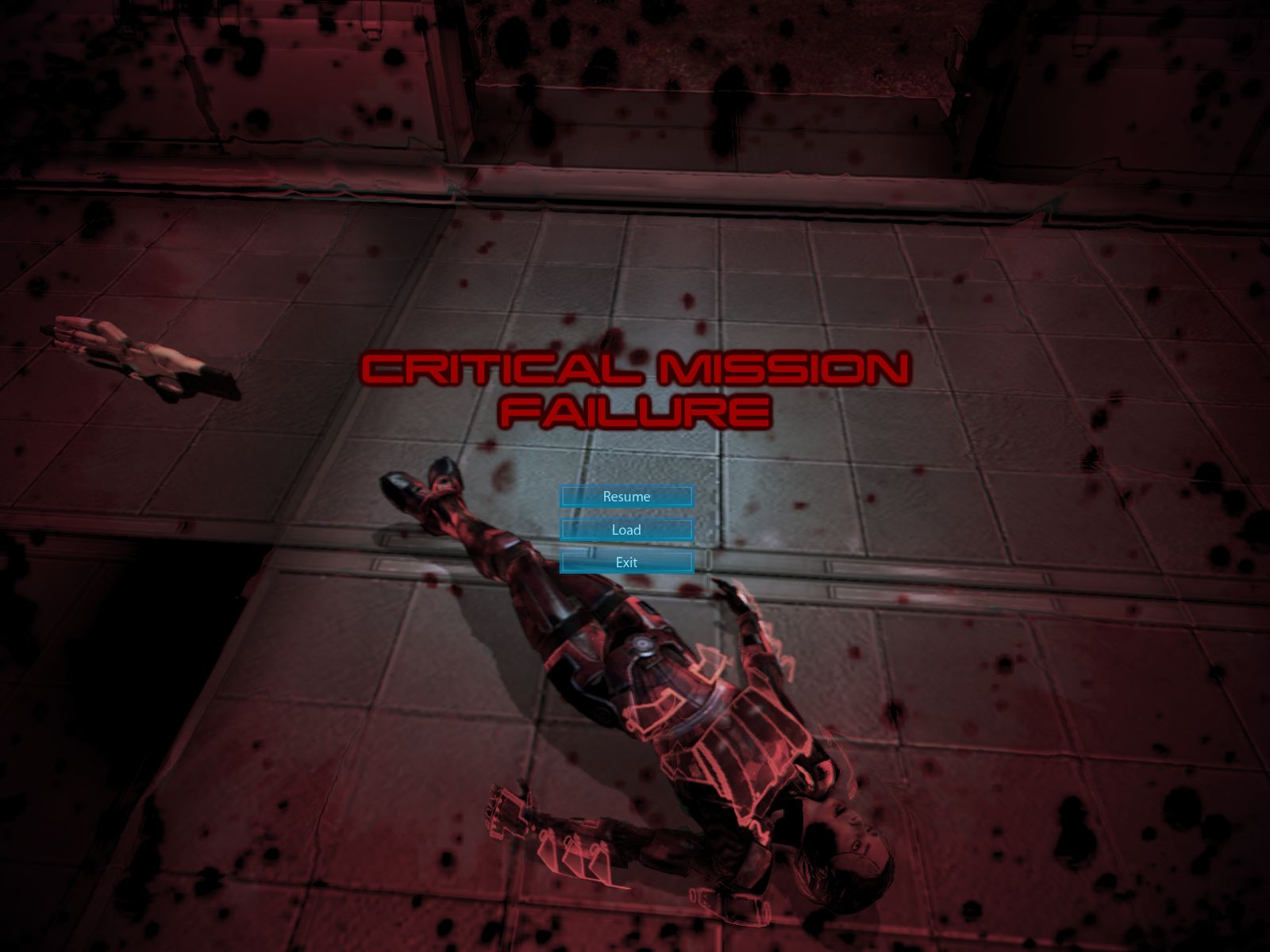
Task: Choose Exit on the failure screen
Action: [626, 562]
